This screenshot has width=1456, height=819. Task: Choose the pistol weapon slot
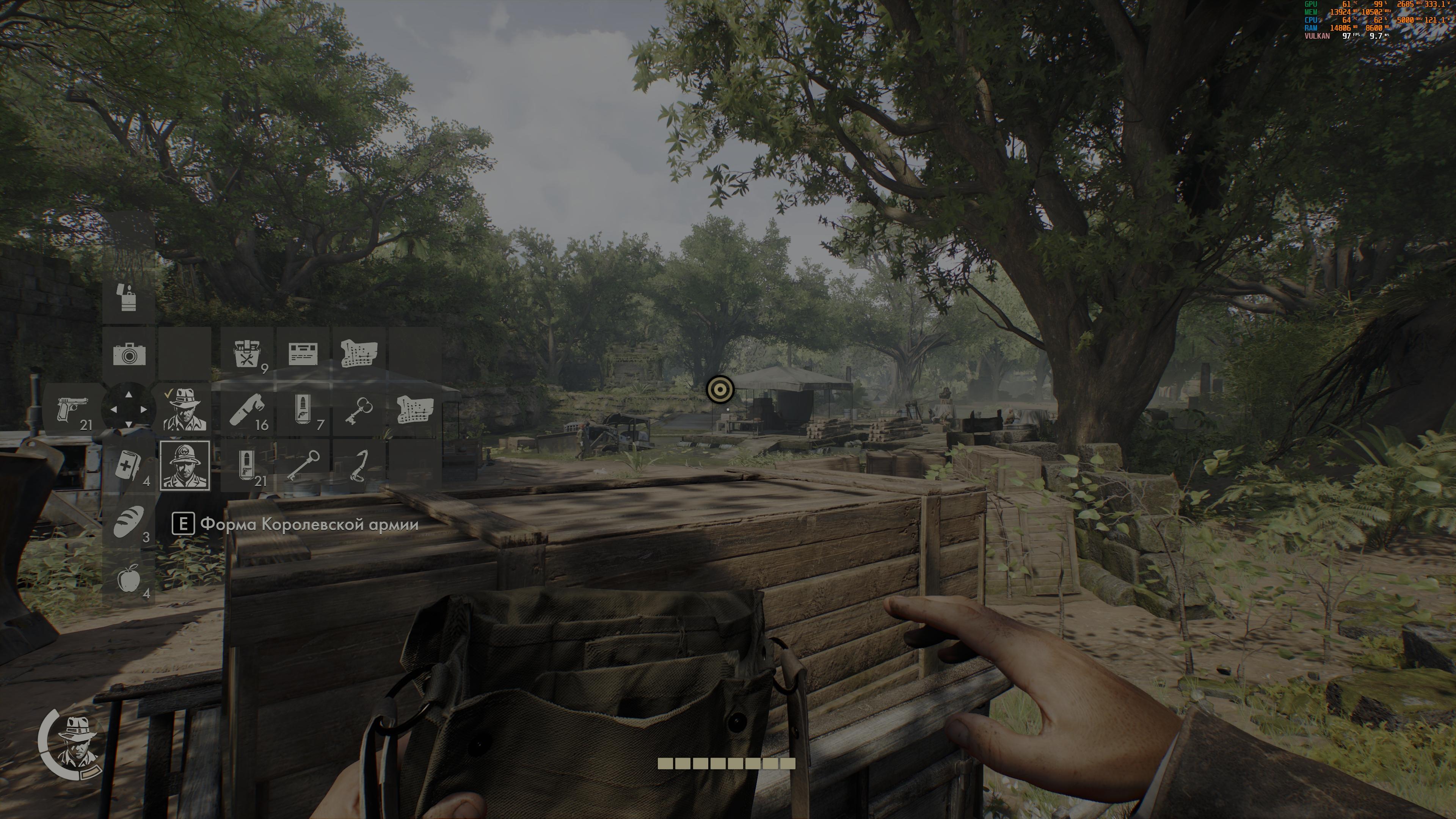click(x=74, y=409)
